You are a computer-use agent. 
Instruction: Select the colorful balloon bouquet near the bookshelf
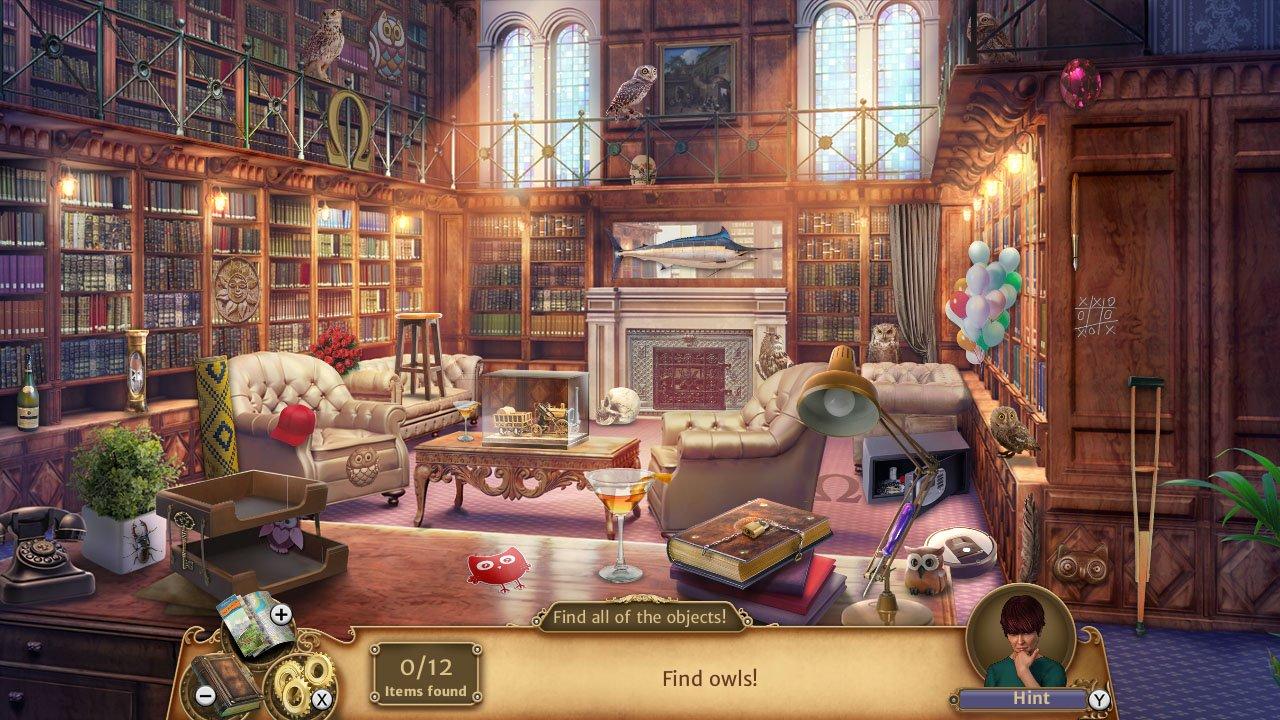[984, 300]
